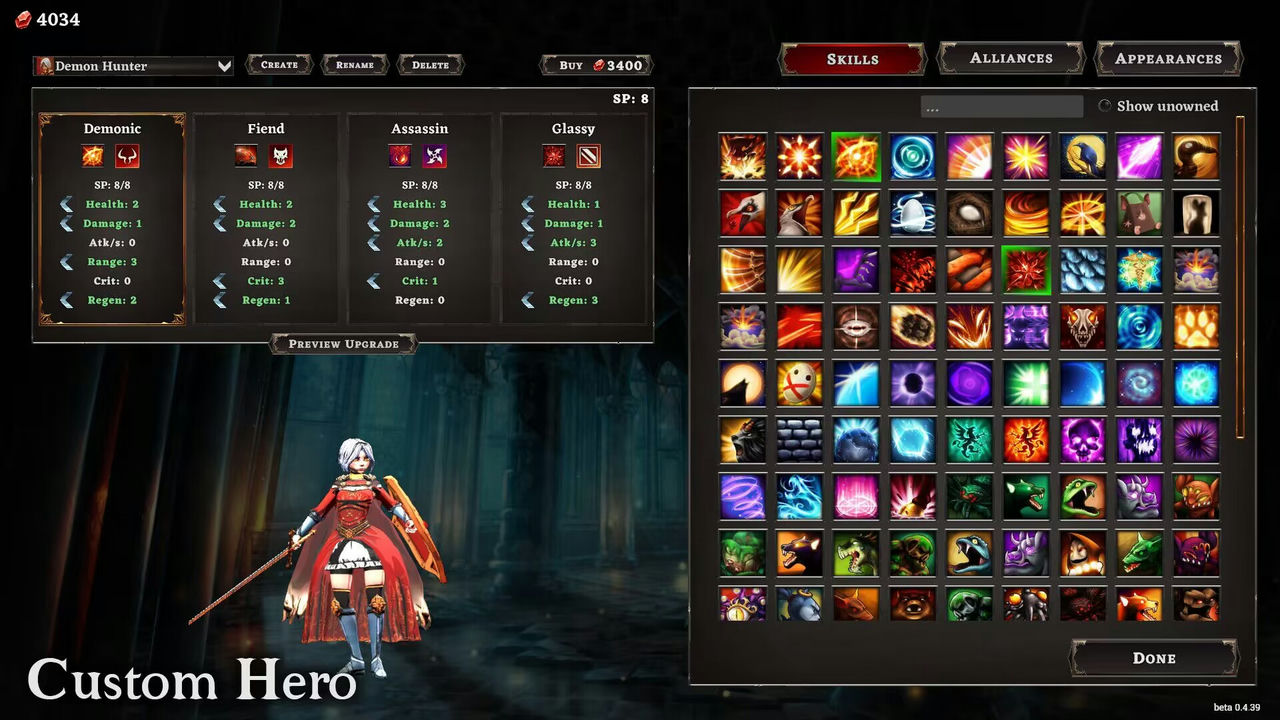The width and height of the screenshot is (1280, 720).
Task: Open the Alliances tab
Action: [1011, 58]
